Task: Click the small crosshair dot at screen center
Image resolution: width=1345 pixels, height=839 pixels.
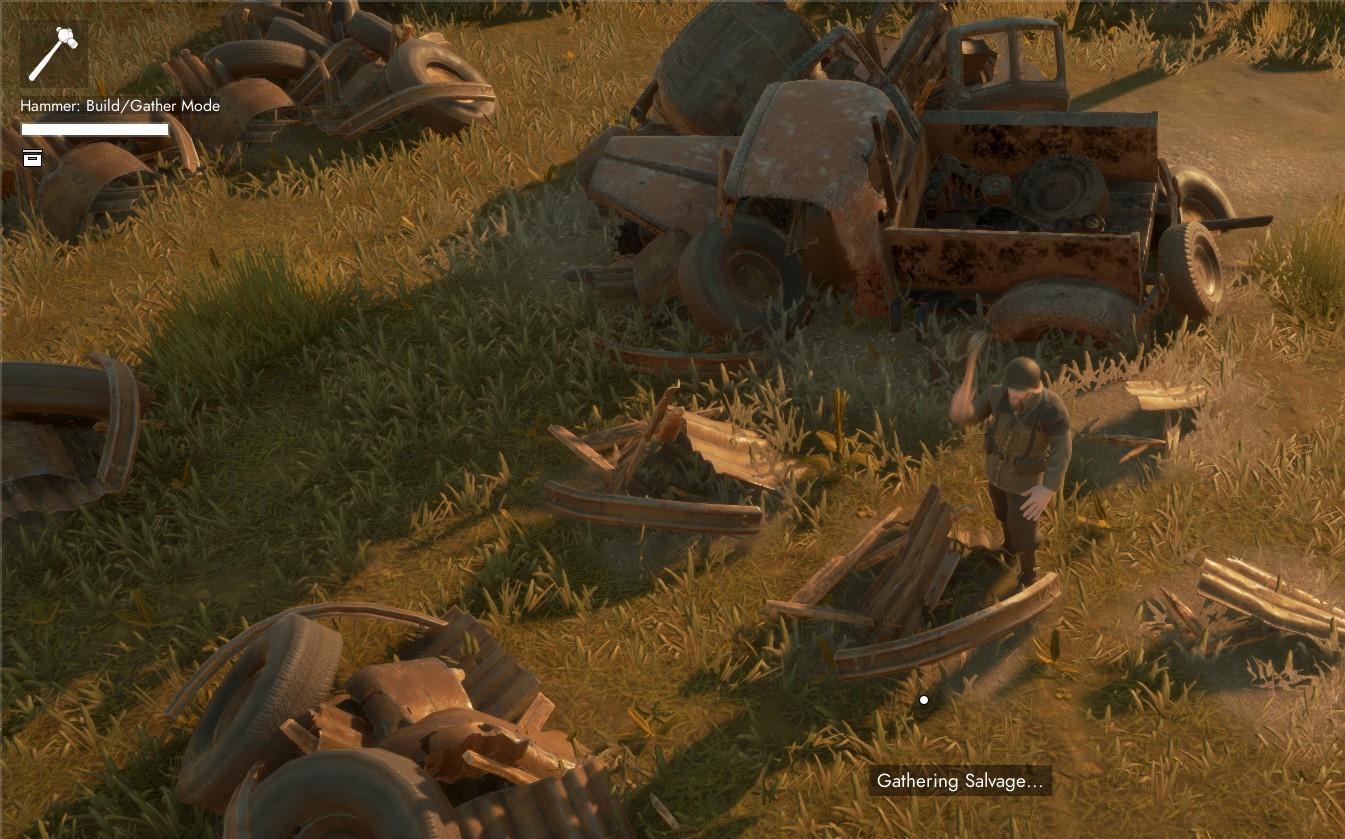Action: click(922, 700)
